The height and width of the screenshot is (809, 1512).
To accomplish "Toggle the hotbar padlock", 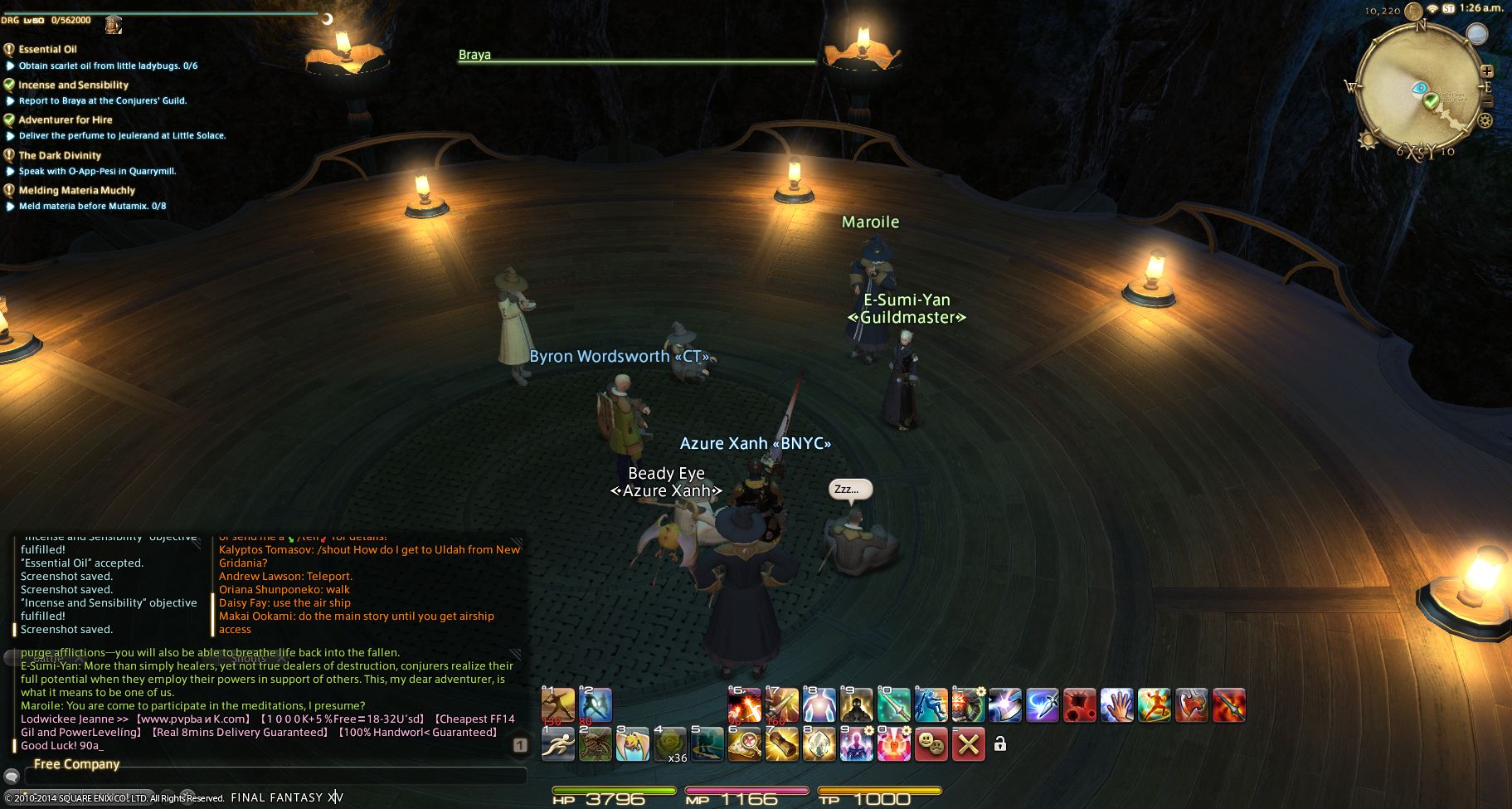I will tap(999, 744).
